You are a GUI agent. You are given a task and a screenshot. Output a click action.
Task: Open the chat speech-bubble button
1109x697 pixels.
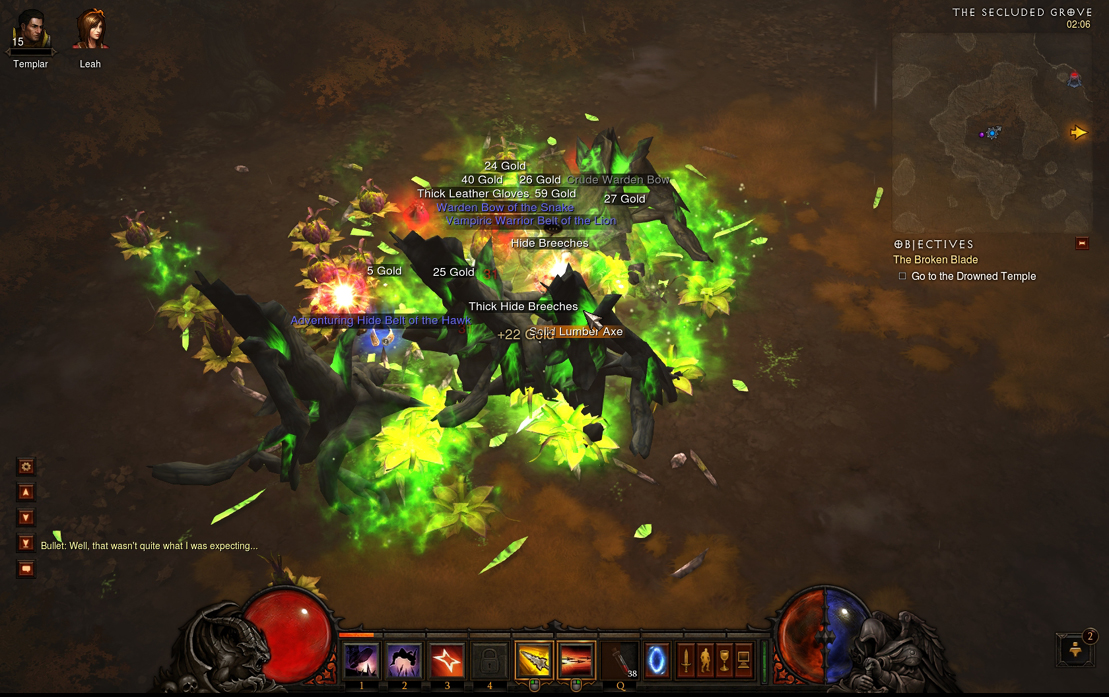[26, 569]
